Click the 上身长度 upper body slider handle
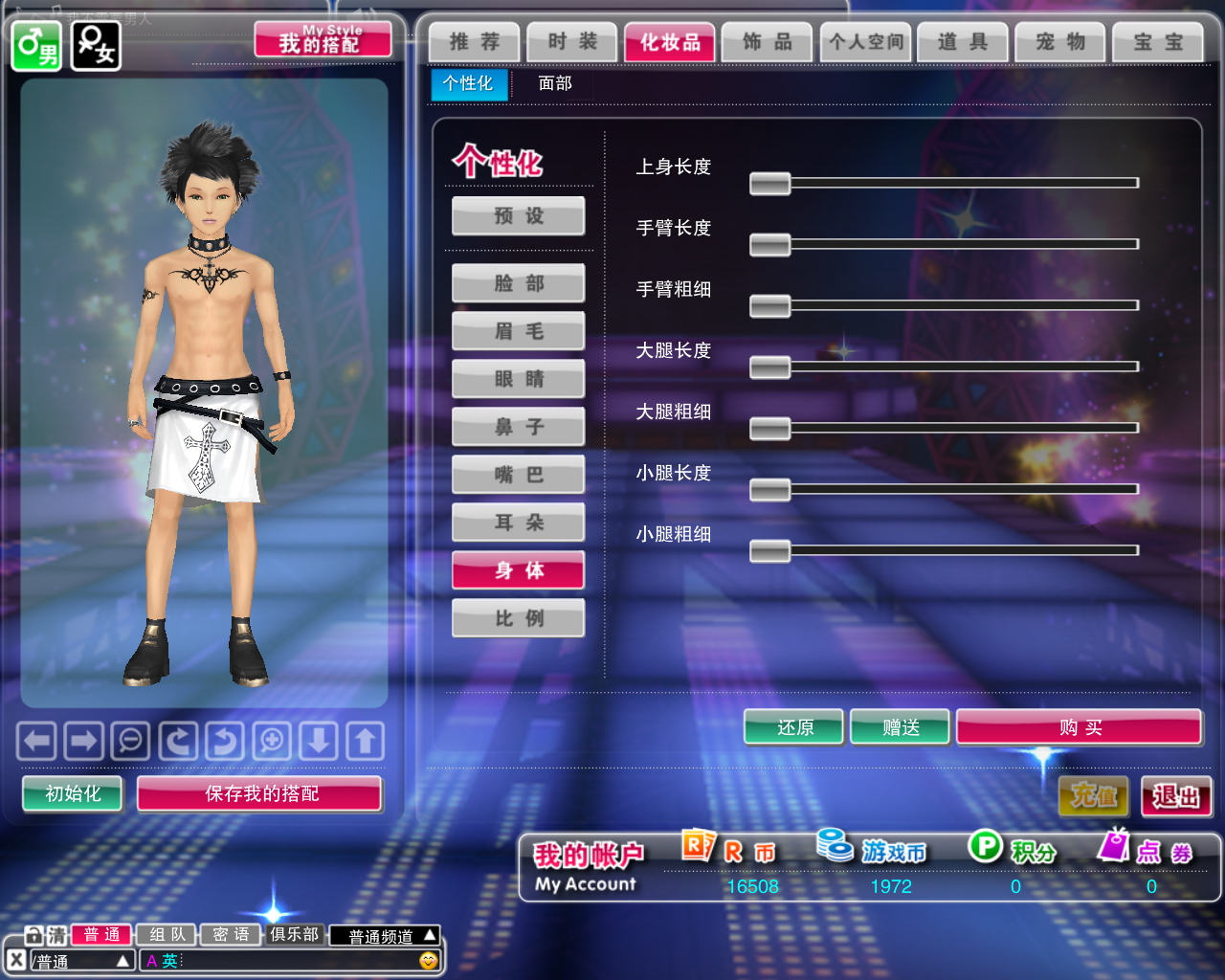The width and height of the screenshot is (1225, 980). coord(769,183)
